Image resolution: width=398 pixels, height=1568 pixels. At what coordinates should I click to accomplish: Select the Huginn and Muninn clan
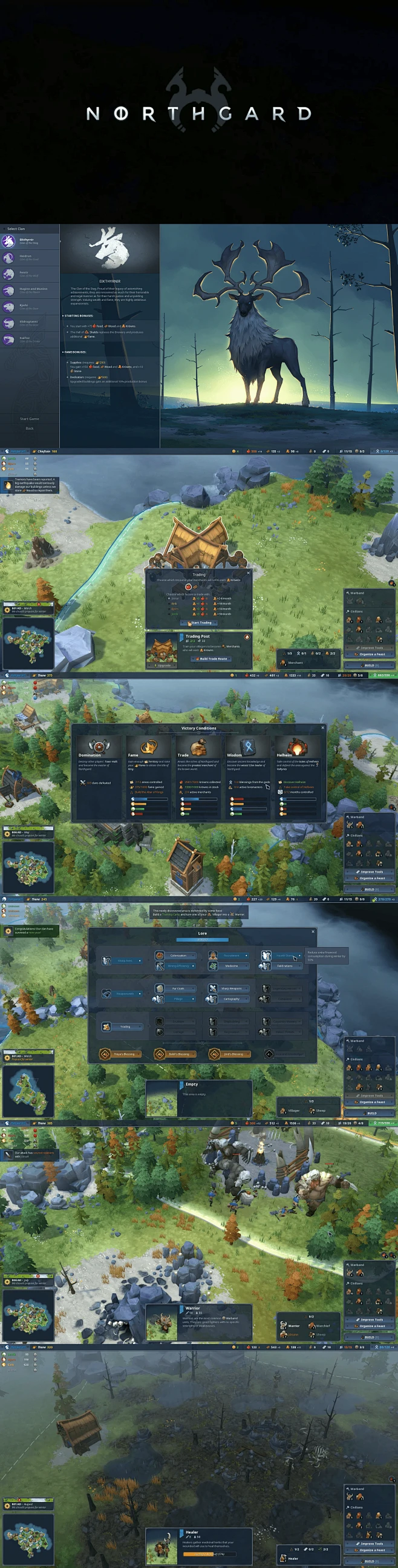click(29, 290)
